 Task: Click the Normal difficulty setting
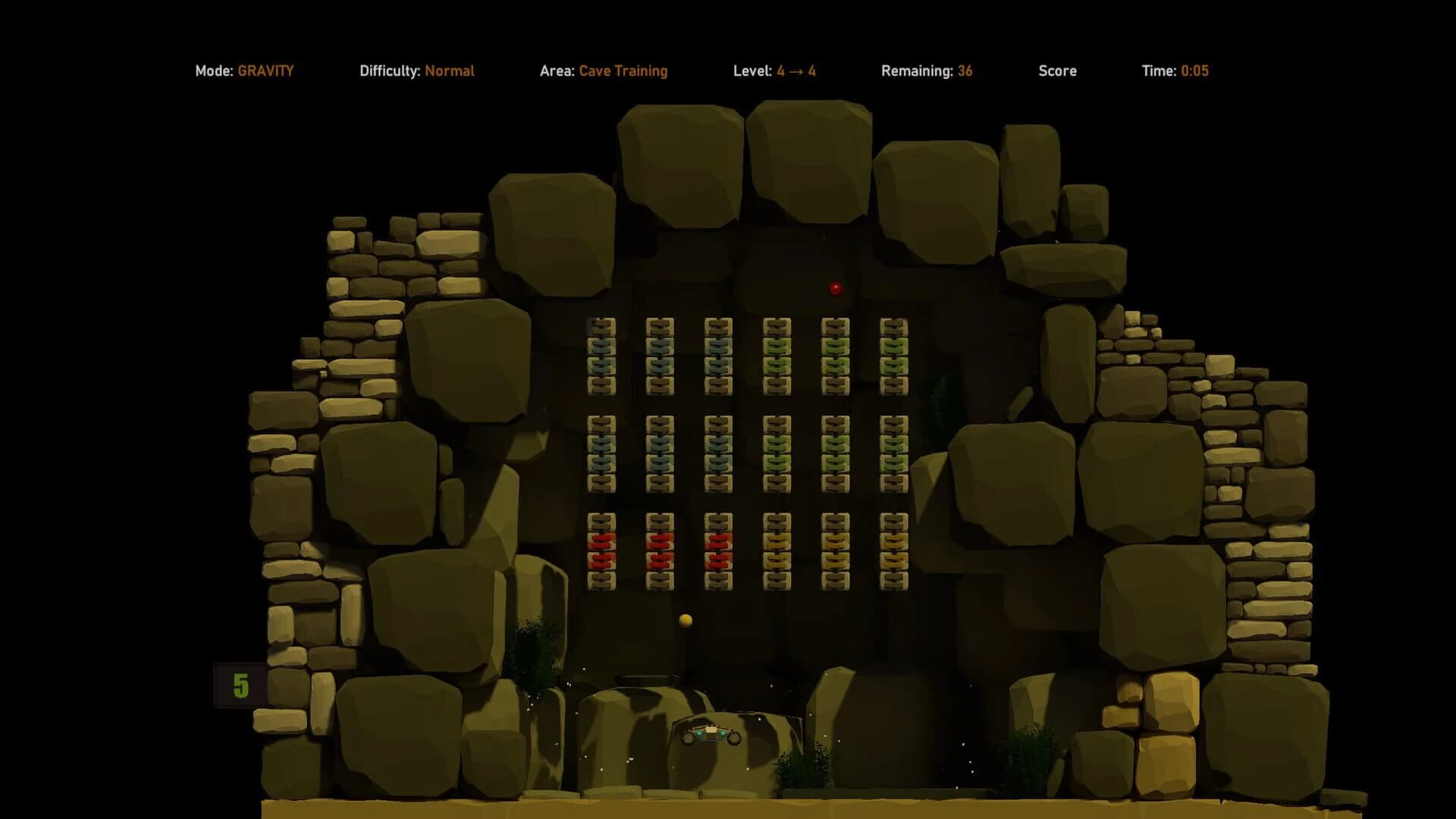click(451, 71)
